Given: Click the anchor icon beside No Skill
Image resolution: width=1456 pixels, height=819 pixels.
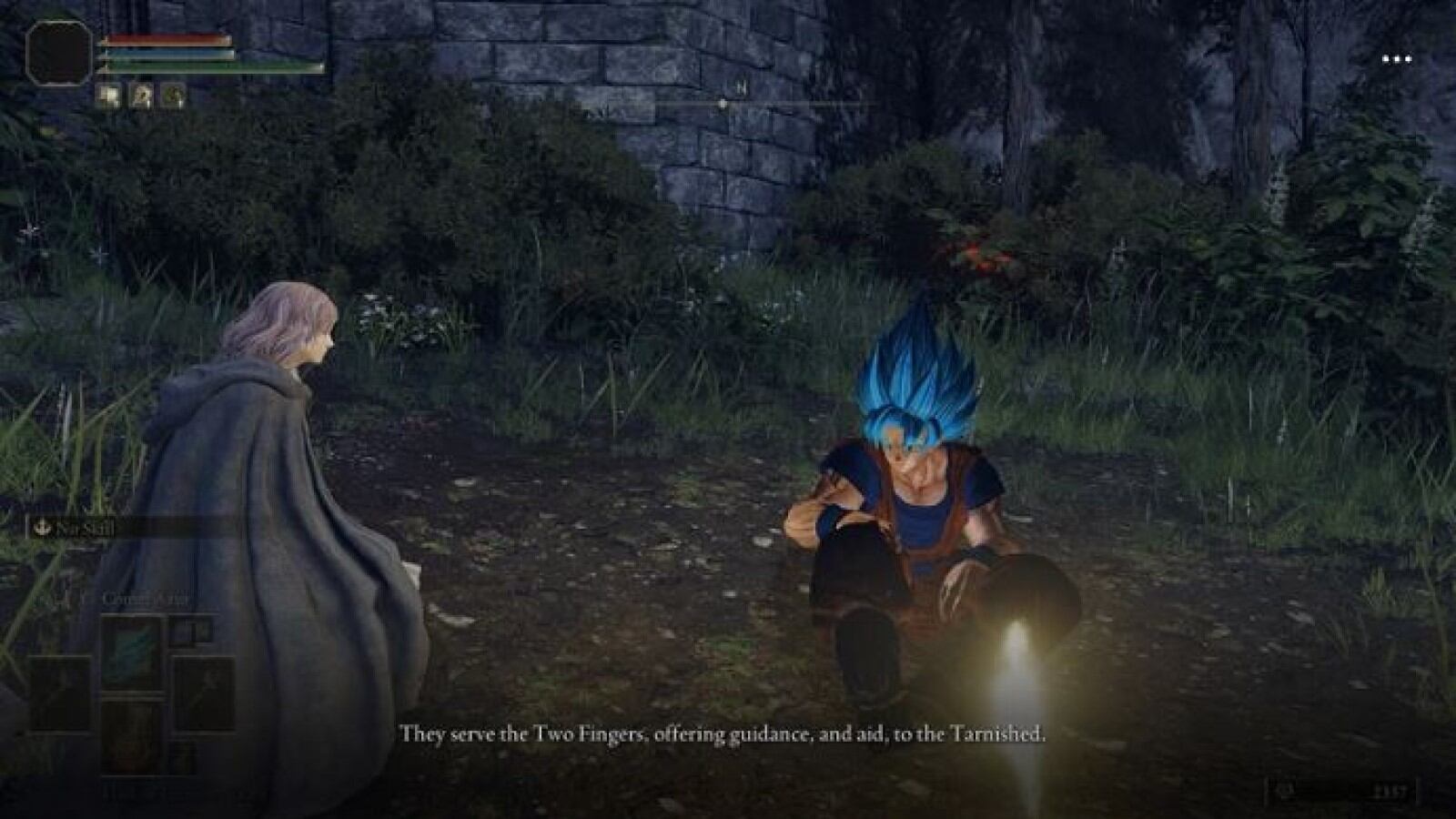Looking at the screenshot, I should 42,526.
